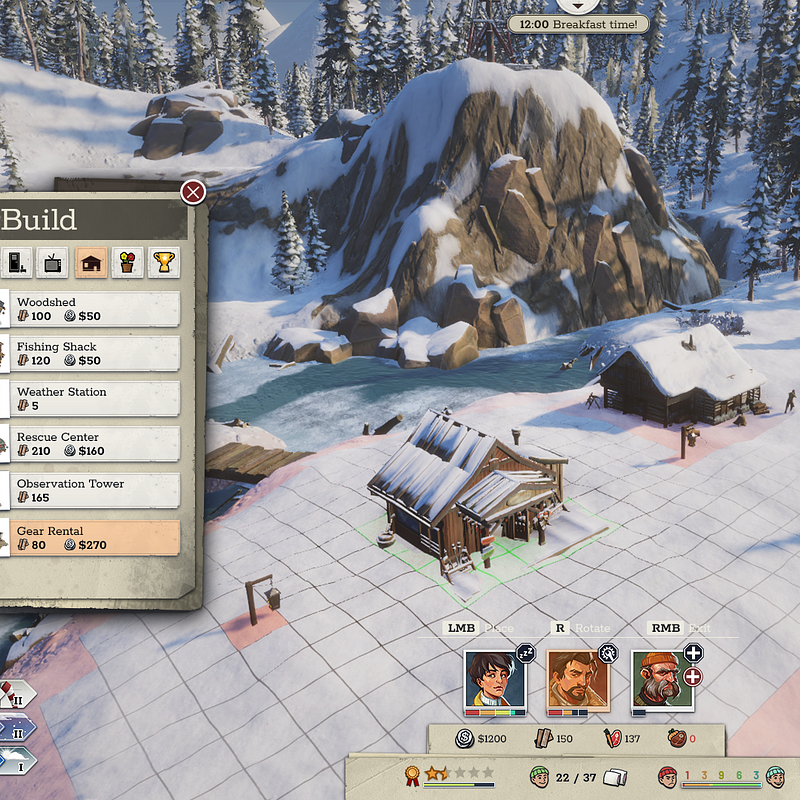The width and height of the screenshot is (800, 800).
Task: Pick the Weather Station entry
Action: (x=97, y=399)
